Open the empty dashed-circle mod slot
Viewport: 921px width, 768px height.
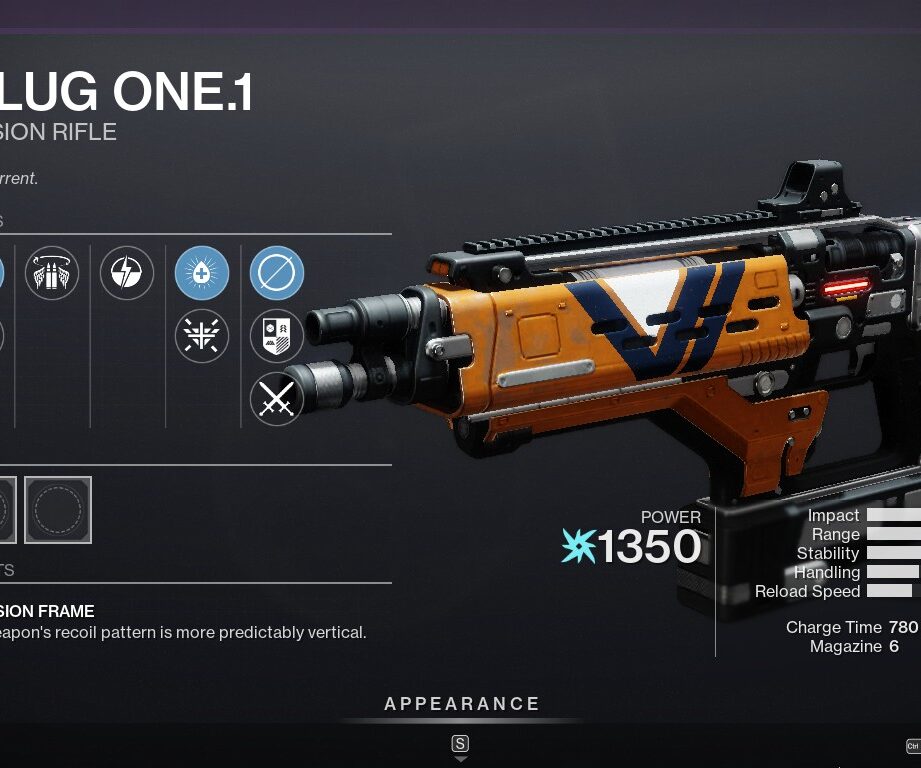click(x=58, y=510)
